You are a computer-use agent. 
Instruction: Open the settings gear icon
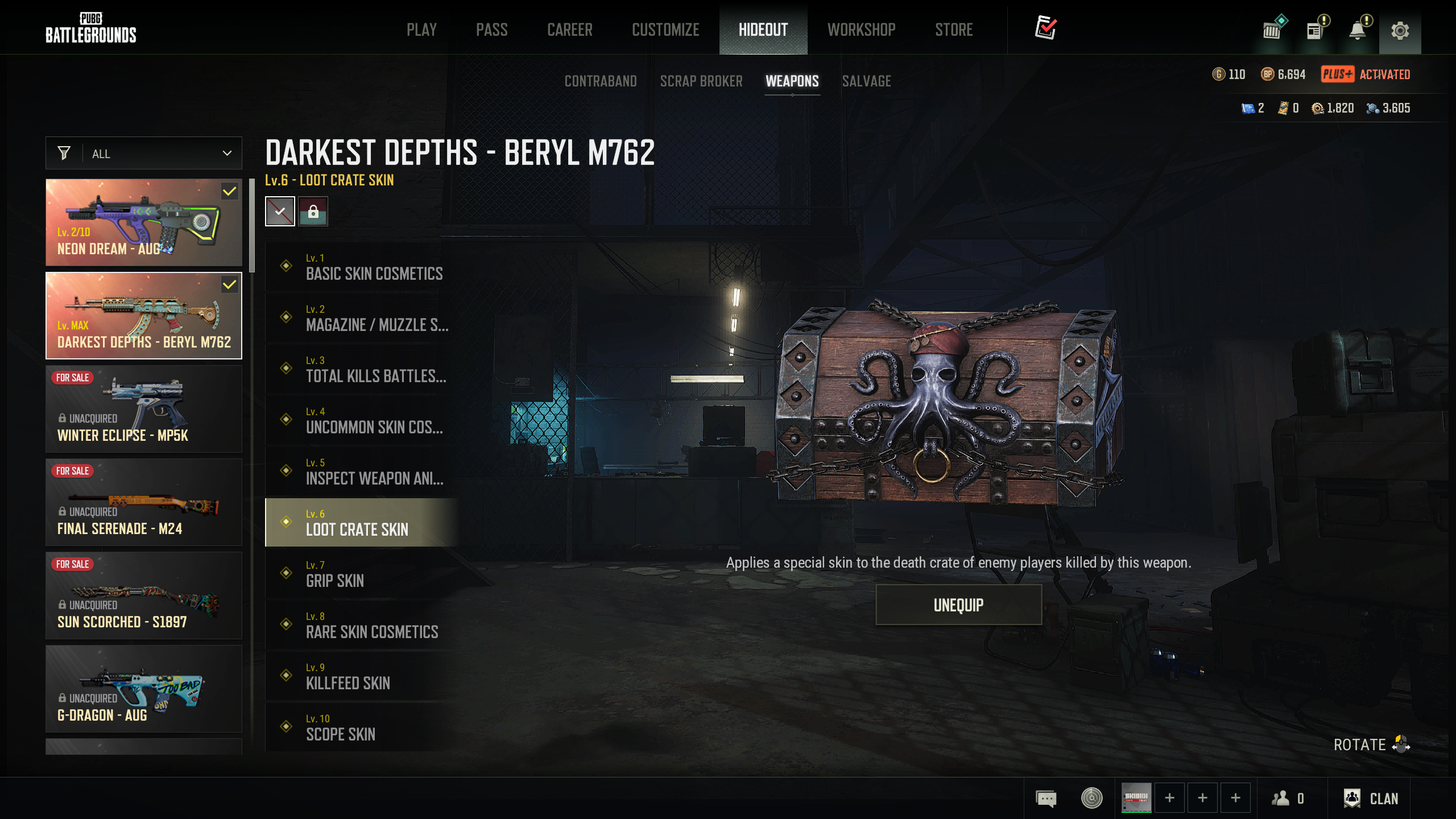click(1400, 30)
